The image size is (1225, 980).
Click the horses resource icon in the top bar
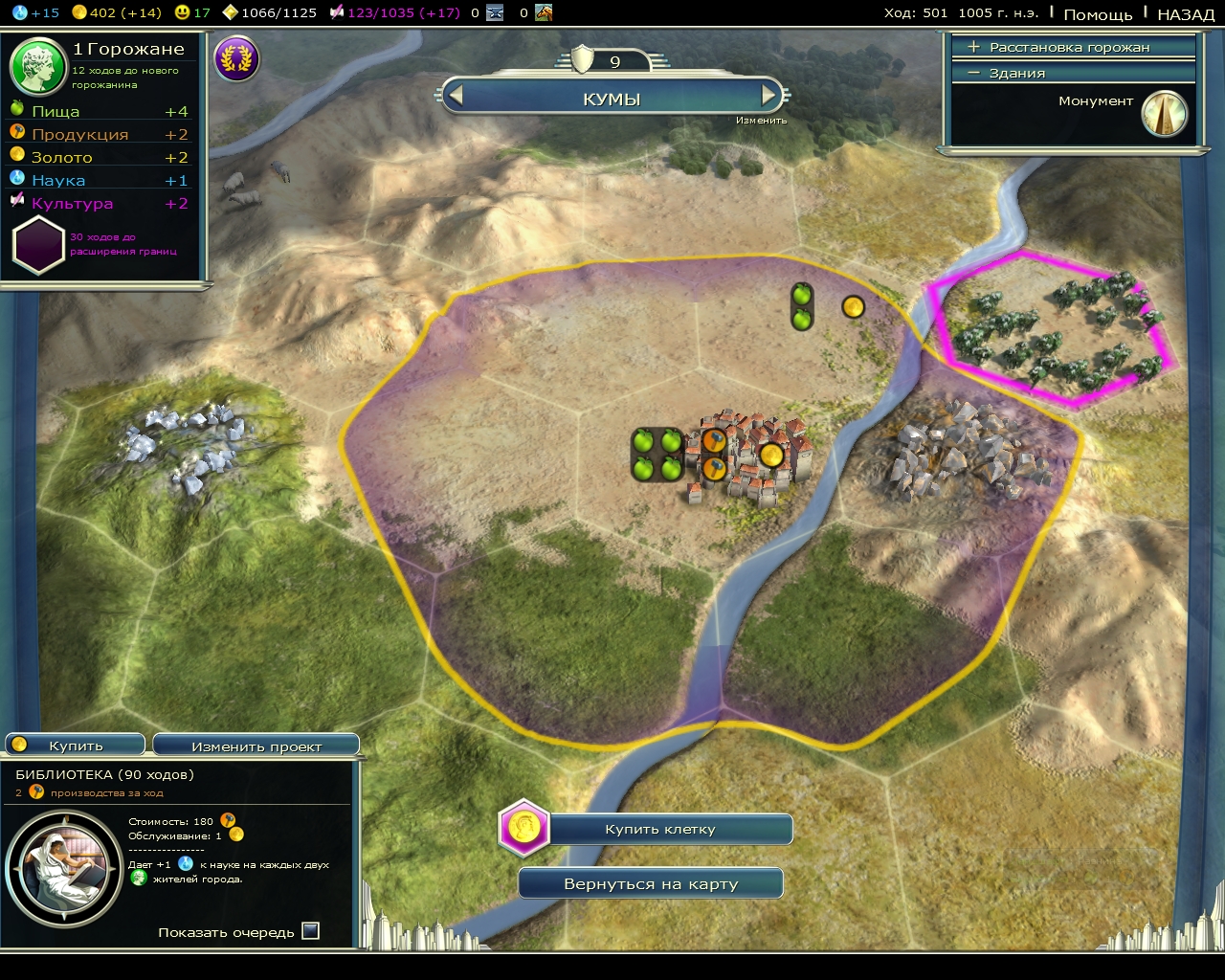[546, 14]
